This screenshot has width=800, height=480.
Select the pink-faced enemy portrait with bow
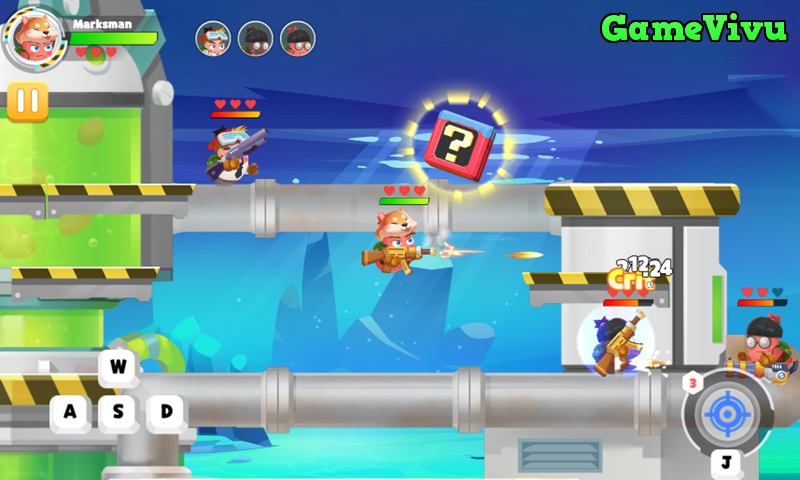click(x=298, y=38)
